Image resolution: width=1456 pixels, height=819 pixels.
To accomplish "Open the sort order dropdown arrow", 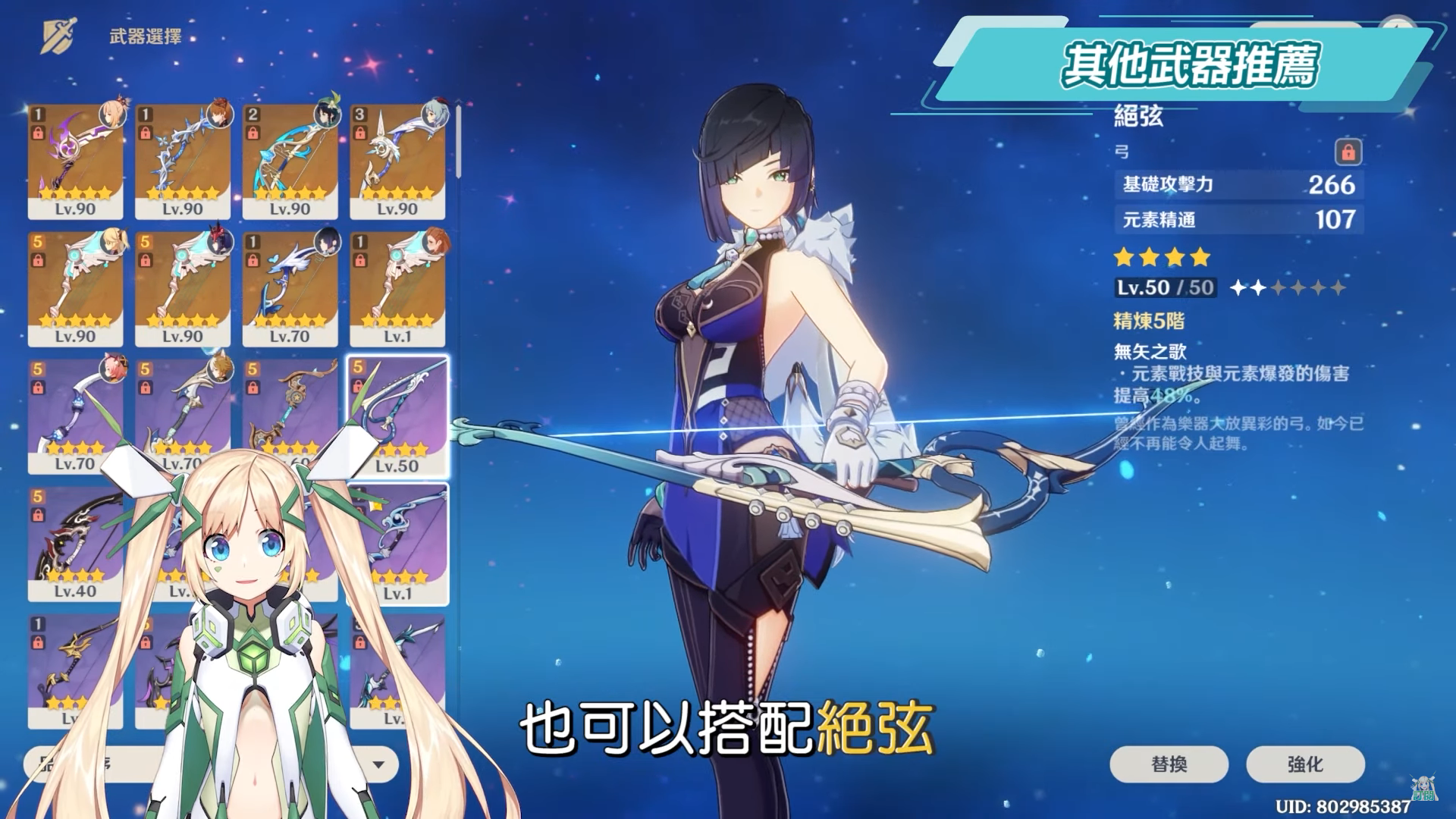I will [x=378, y=764].
